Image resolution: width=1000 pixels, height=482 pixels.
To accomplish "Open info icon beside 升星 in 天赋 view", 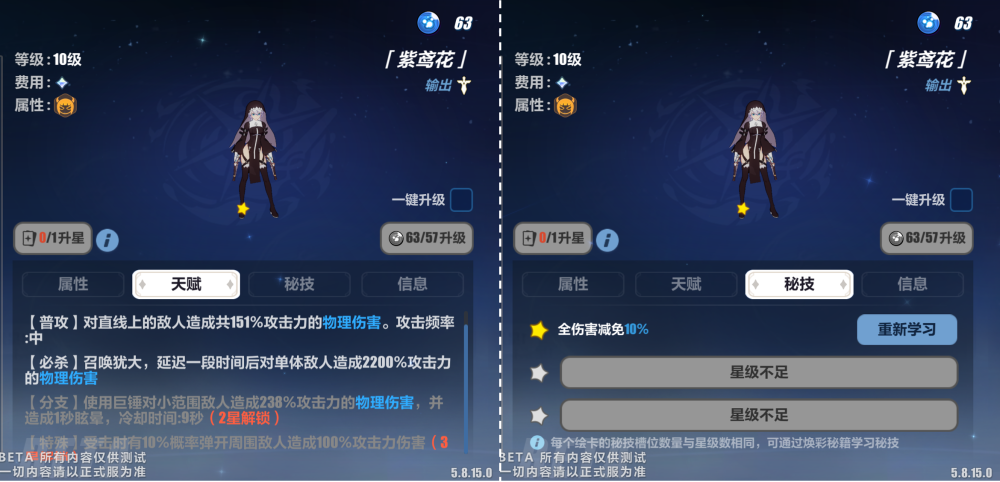I will click(x=107, y=240).
